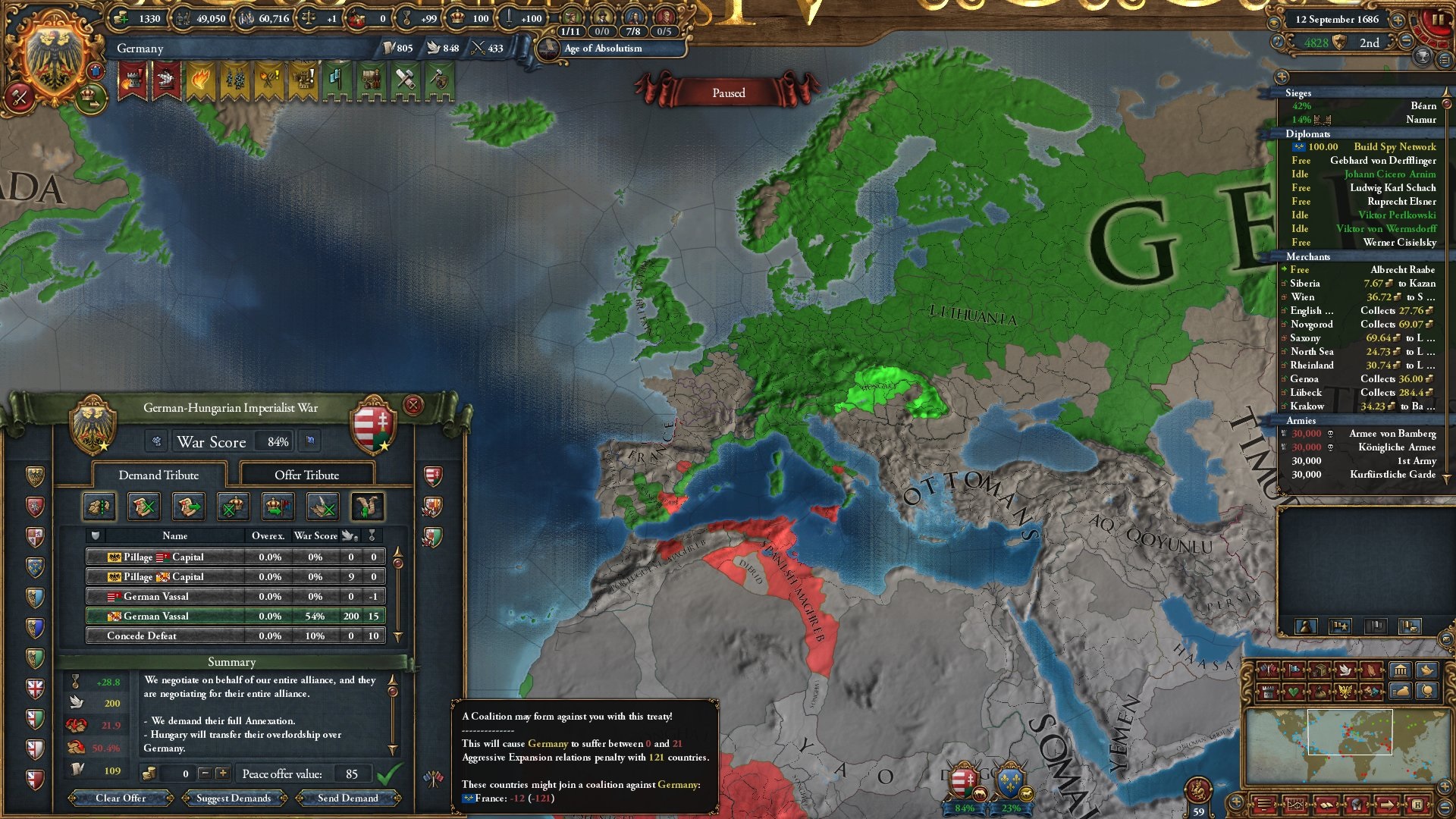Increase gold demand using the plus stepper

coord(222,775)
